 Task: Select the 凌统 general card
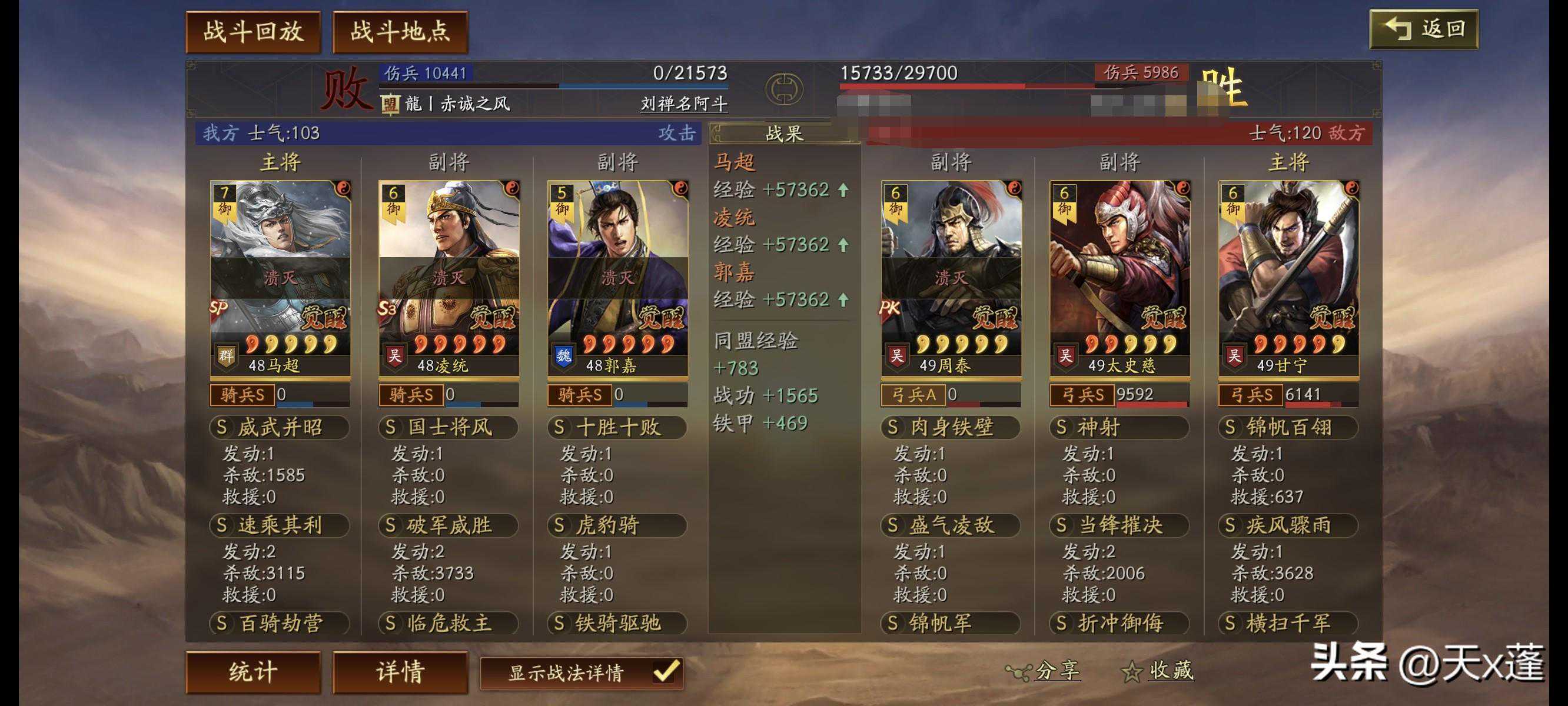coord(449,277)
